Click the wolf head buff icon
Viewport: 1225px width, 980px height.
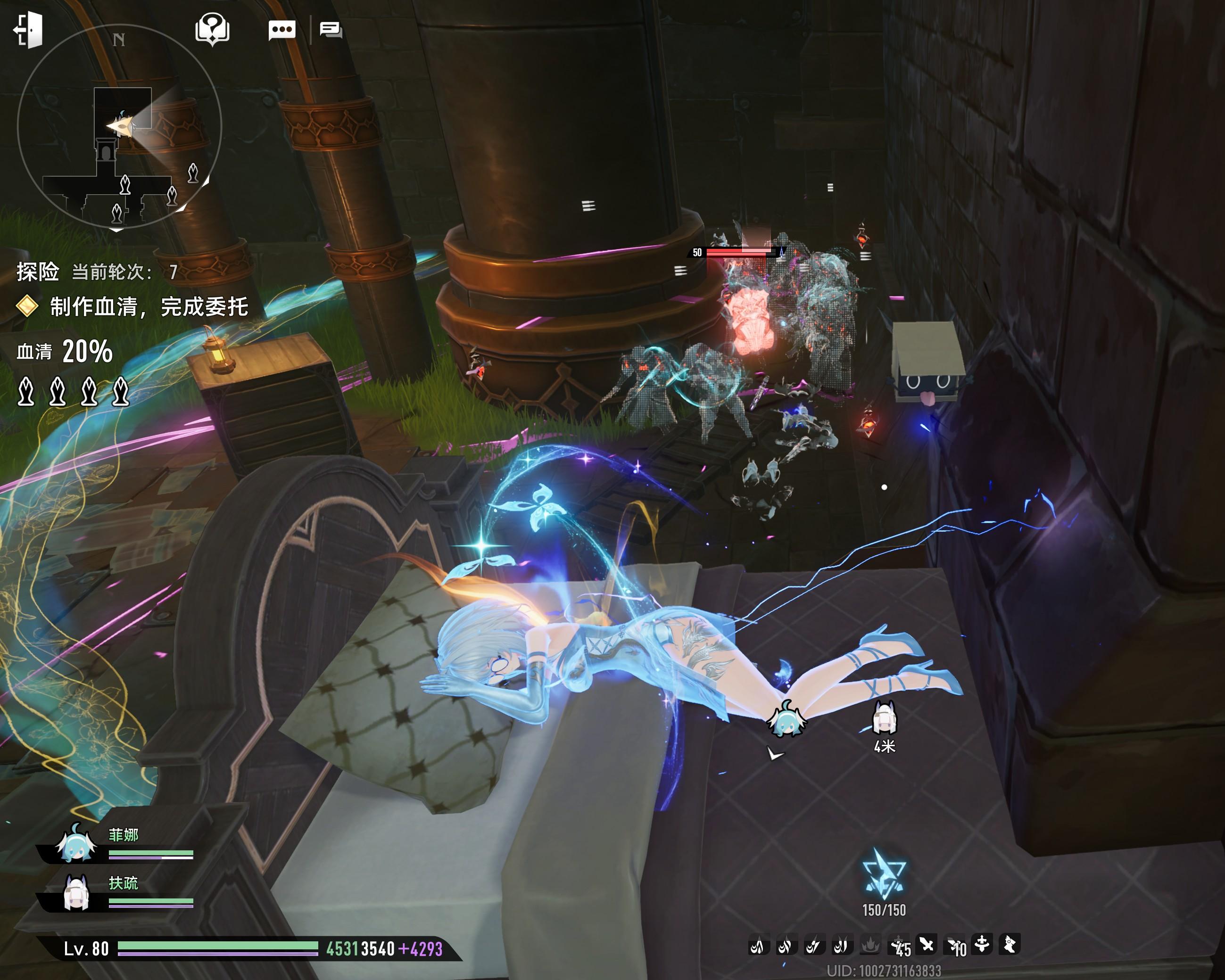click(1009, 945)
